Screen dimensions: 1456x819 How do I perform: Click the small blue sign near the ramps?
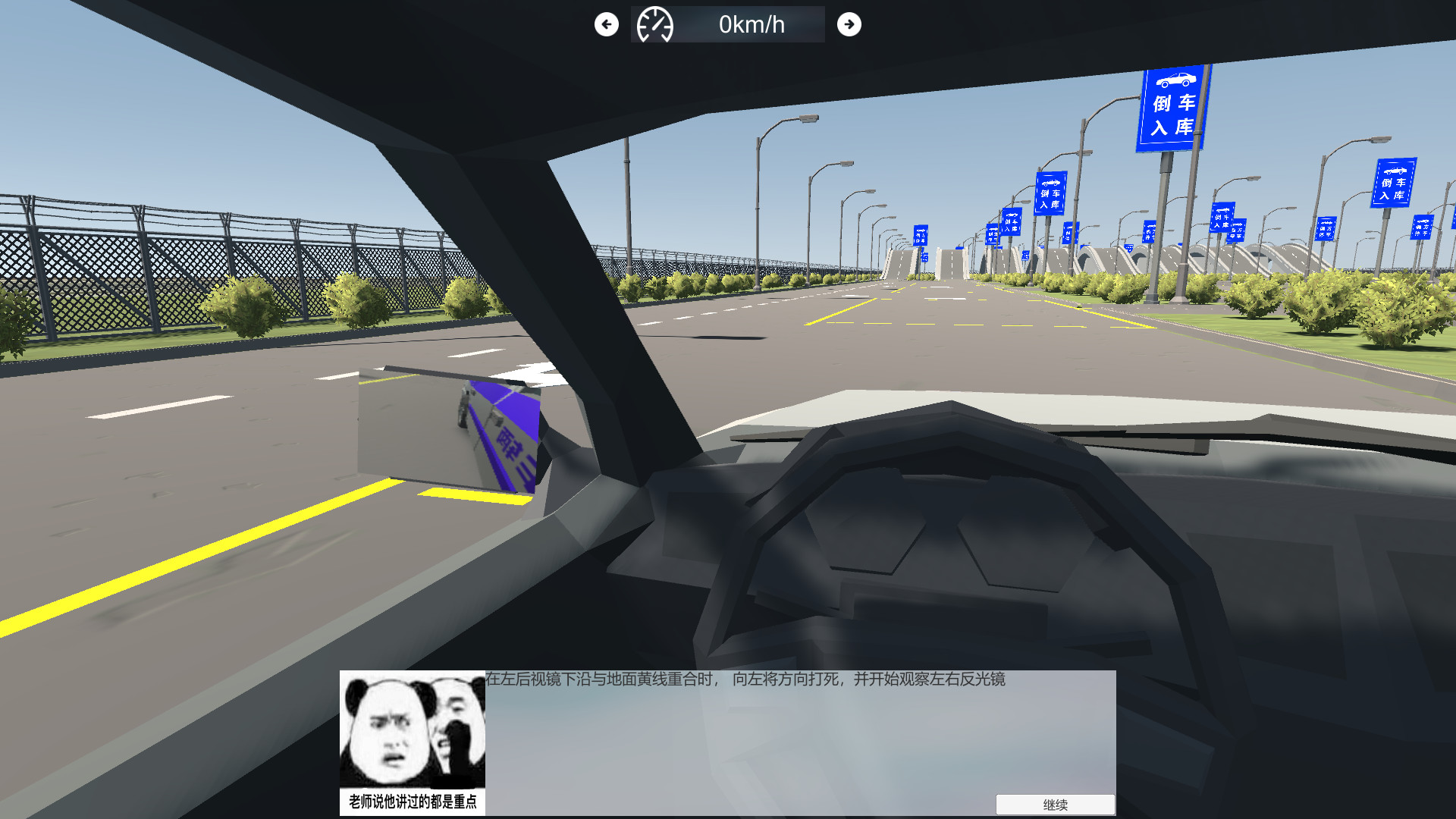click(920, 235)
